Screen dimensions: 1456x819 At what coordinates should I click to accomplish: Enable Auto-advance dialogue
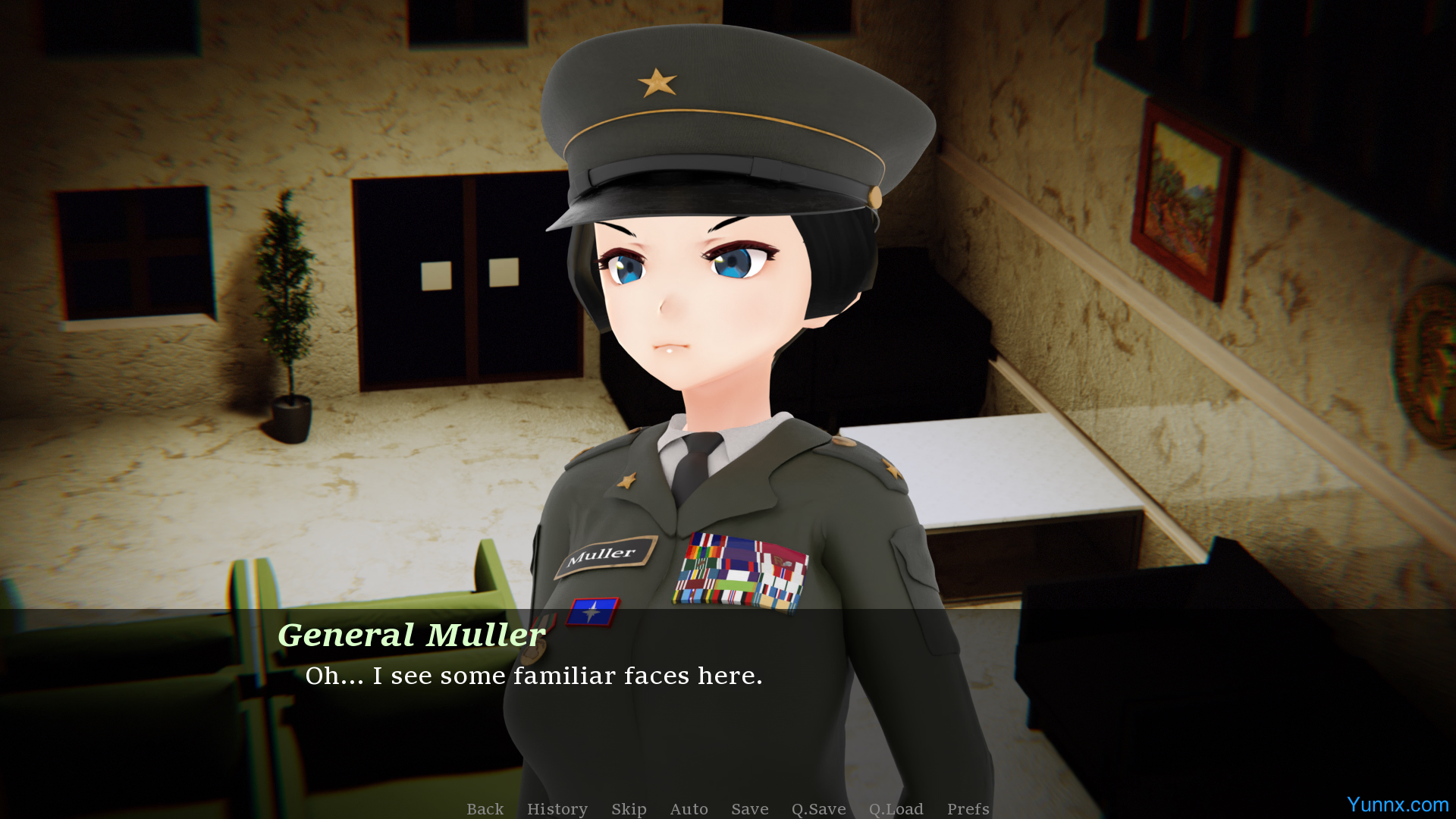pos(689,808)
